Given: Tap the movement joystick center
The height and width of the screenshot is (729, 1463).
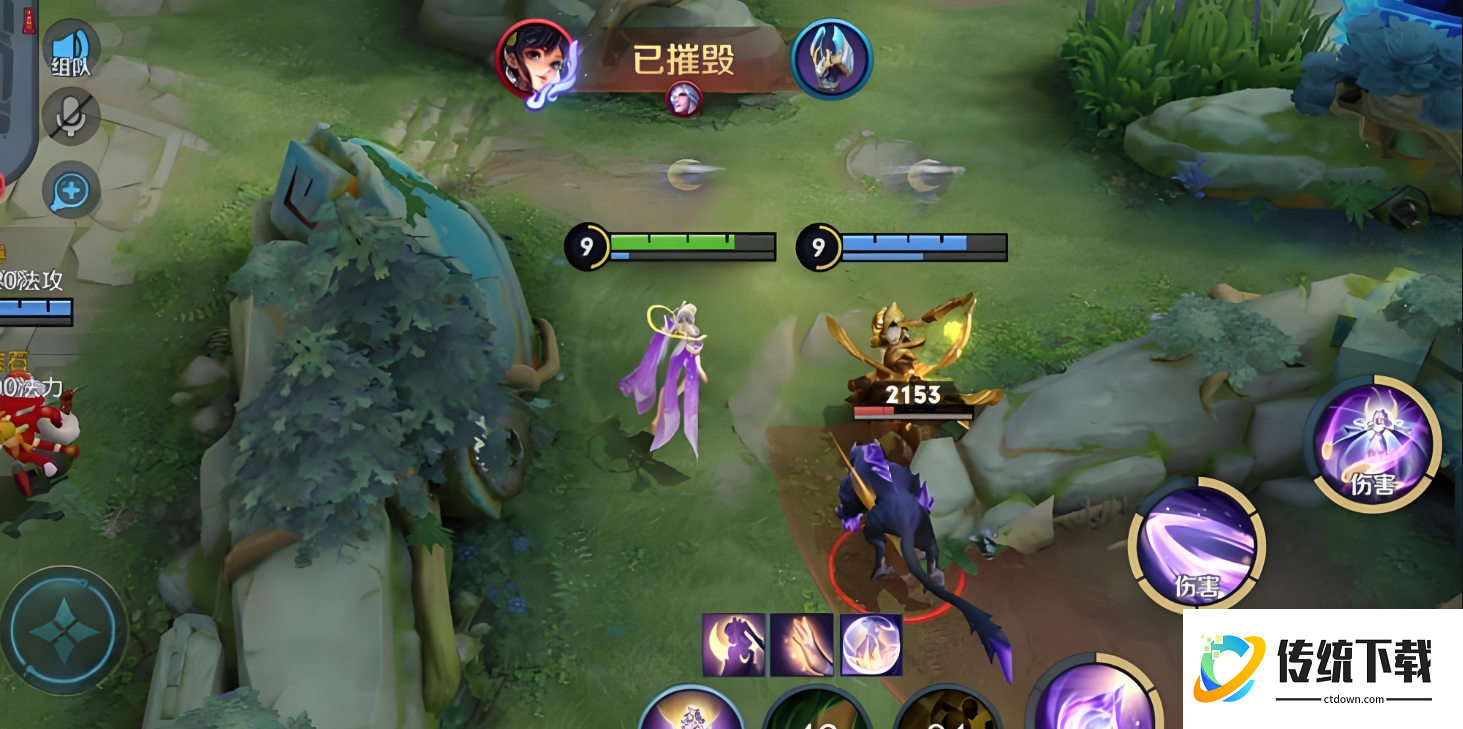Looking at the screenshot, I should point(63,631).
